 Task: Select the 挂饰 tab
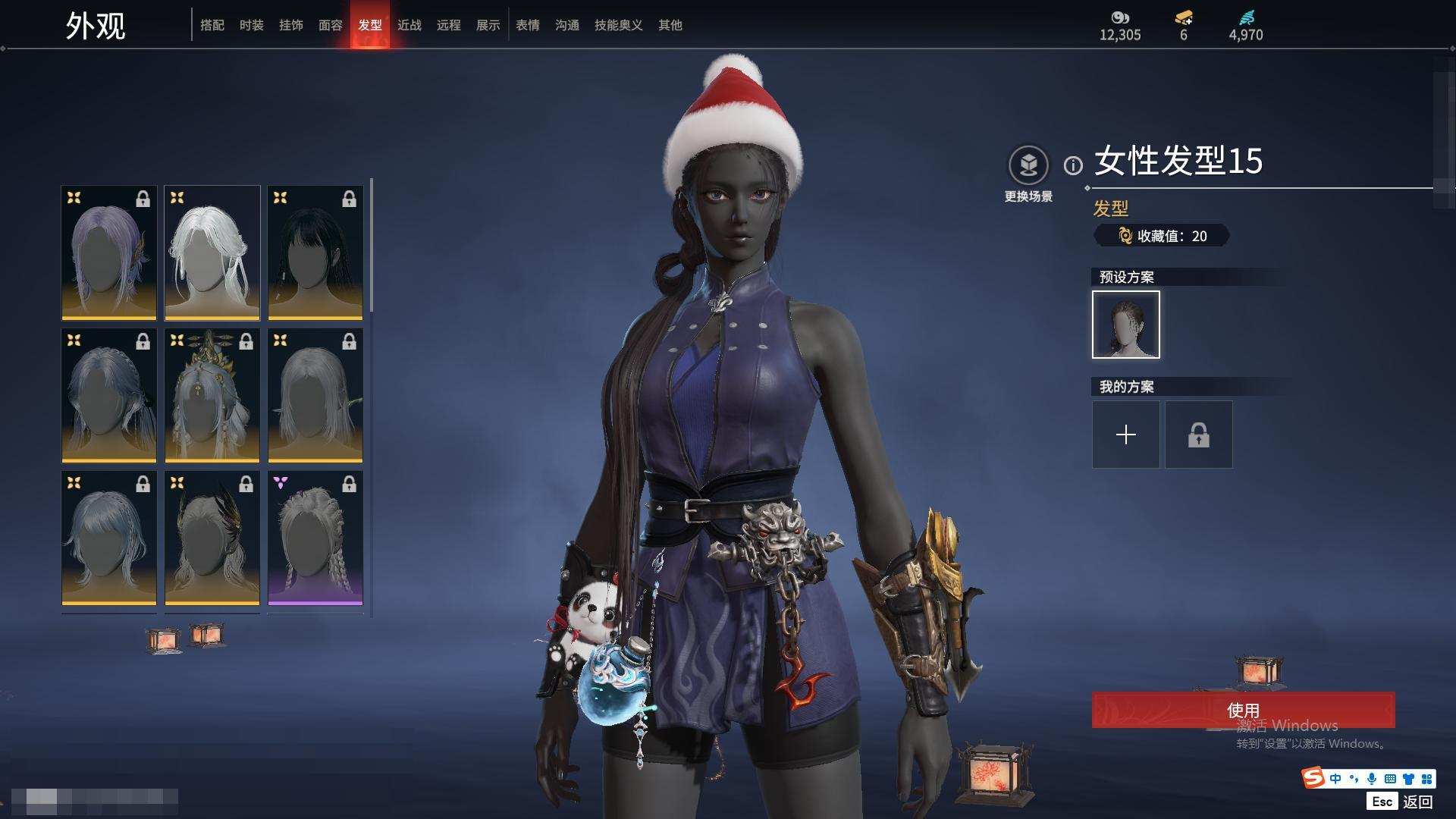pyautogui.click(x=291, y=25)
